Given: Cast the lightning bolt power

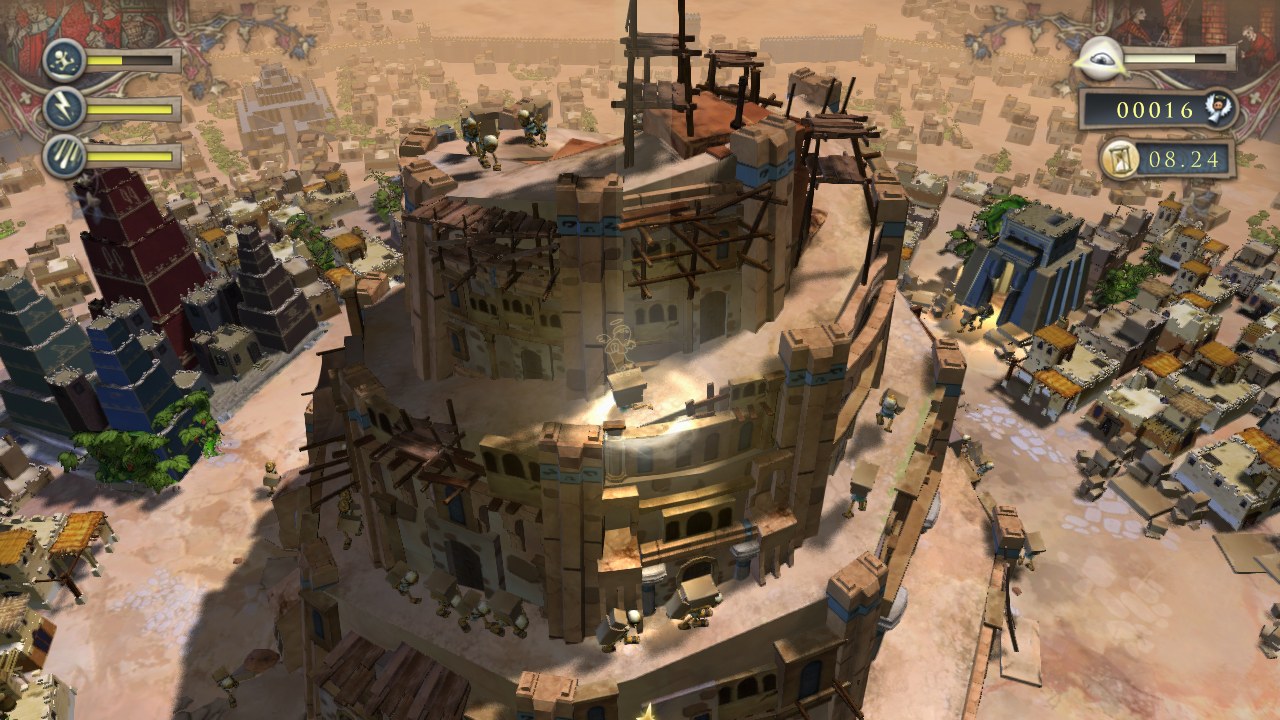Looking at the screenshot, I should 63,108.
